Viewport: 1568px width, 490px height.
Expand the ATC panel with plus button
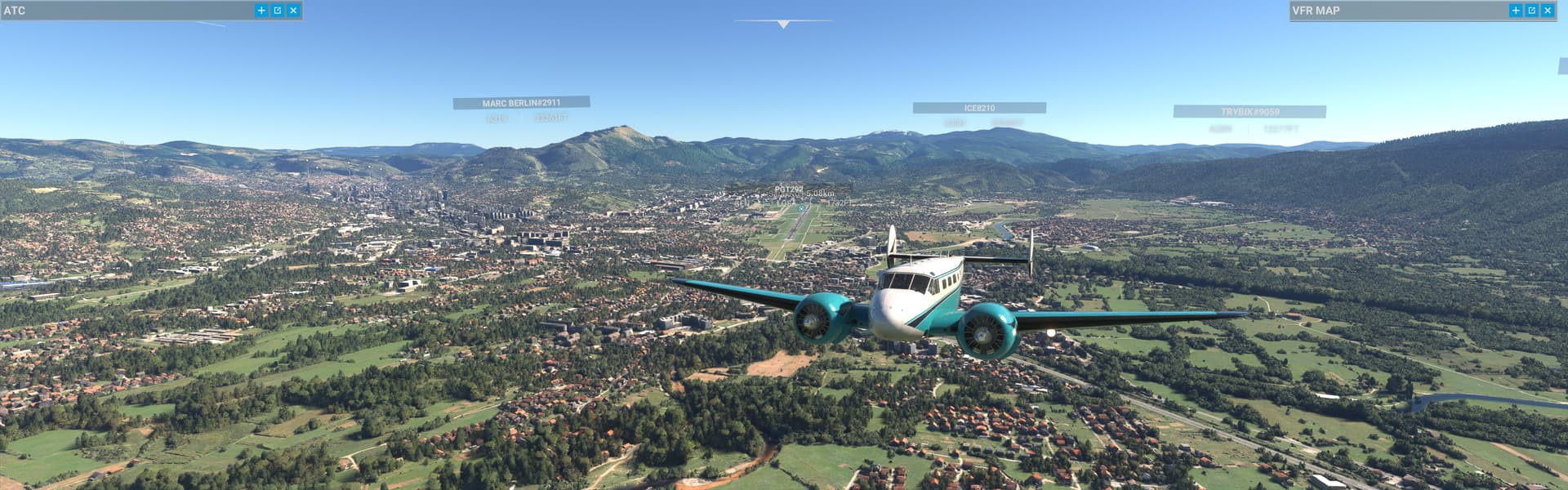tap(261, 11)
